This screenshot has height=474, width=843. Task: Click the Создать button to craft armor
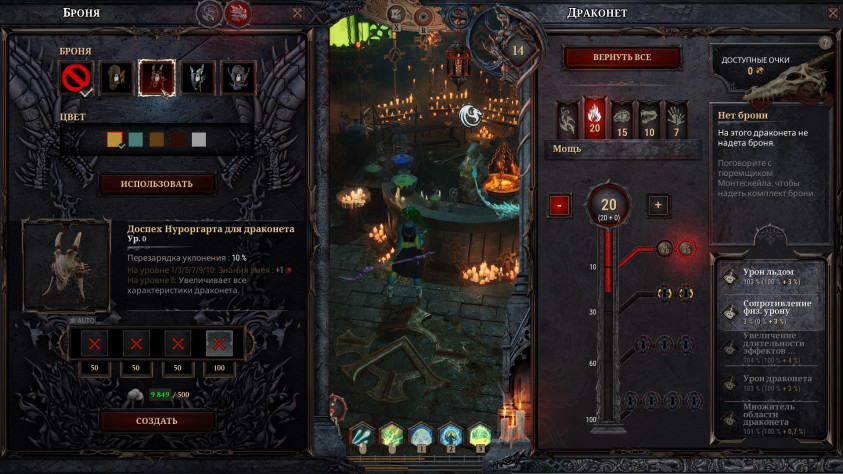pyautogui.click(x=157, y=420)
